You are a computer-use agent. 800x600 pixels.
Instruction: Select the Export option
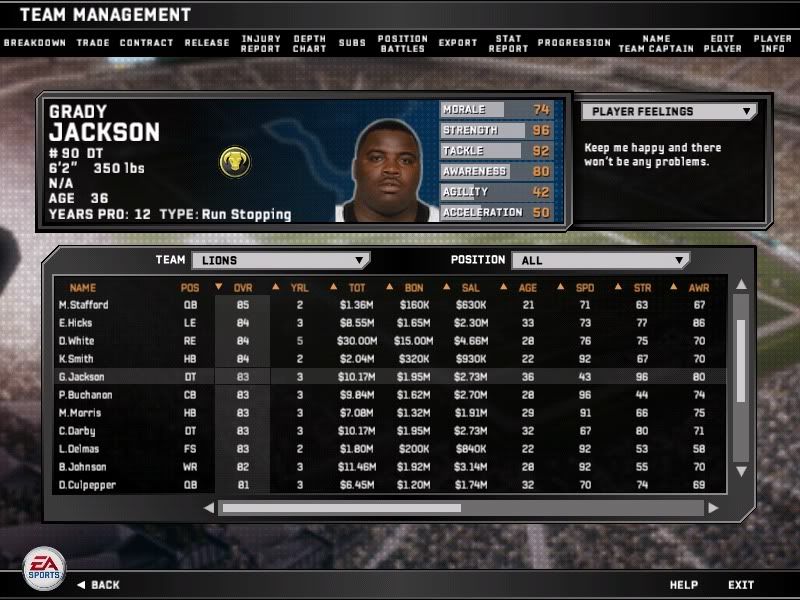(x=458, y=43)
